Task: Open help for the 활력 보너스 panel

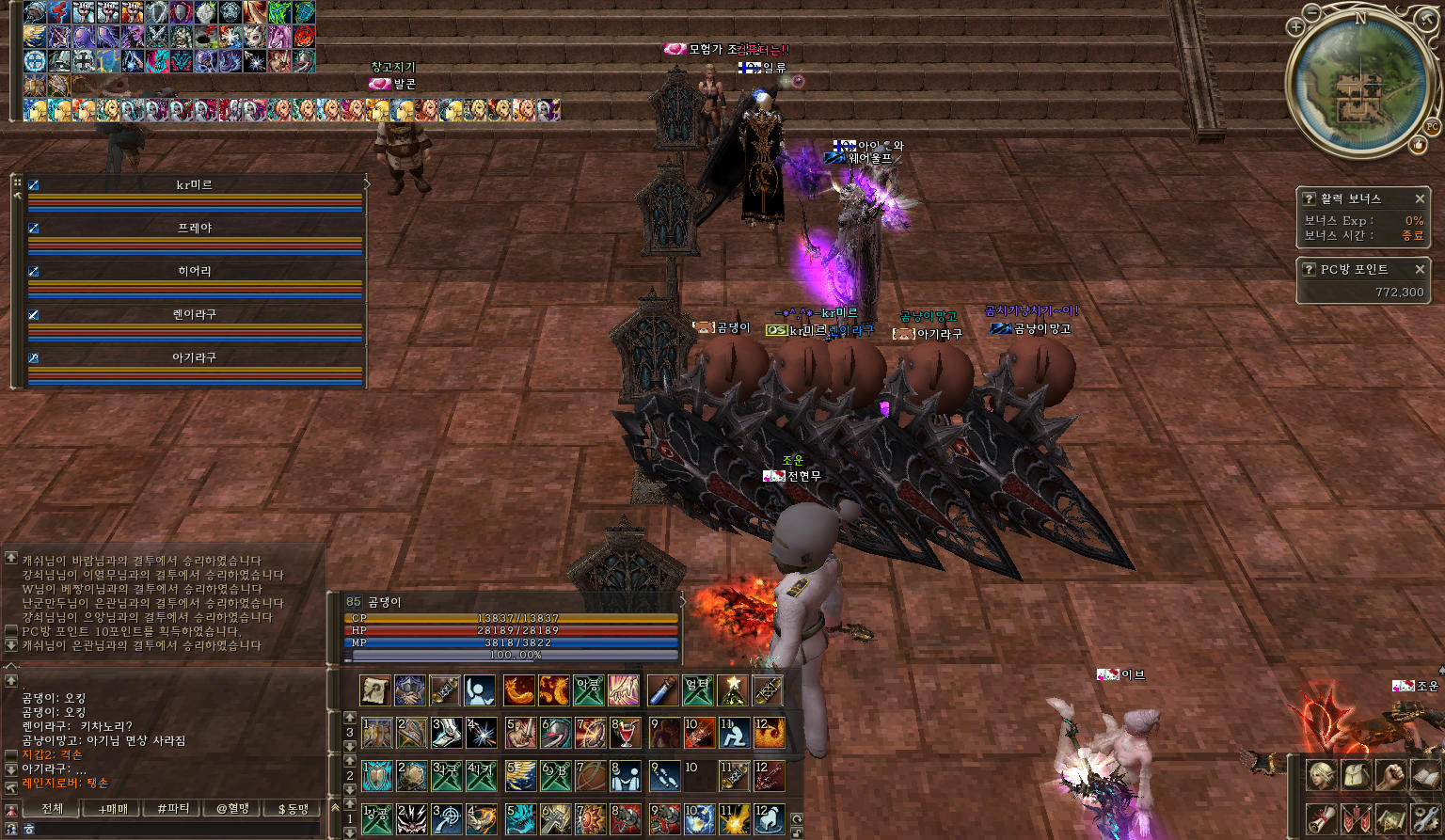Action: [x=1309, y=198]
